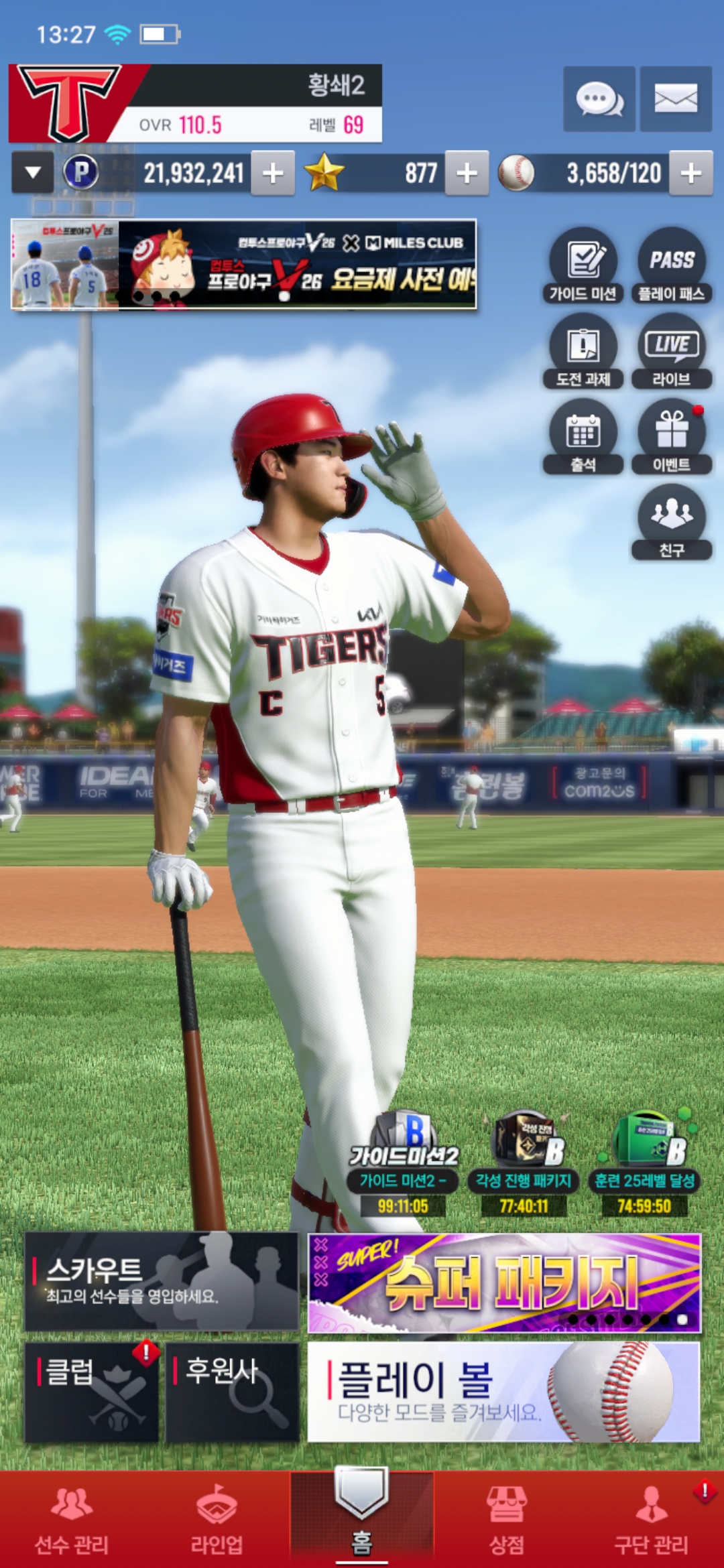724x1568 pixels.
Task: Enter the 플레이 볼 play modes
Action: (x=504, y=1392)
